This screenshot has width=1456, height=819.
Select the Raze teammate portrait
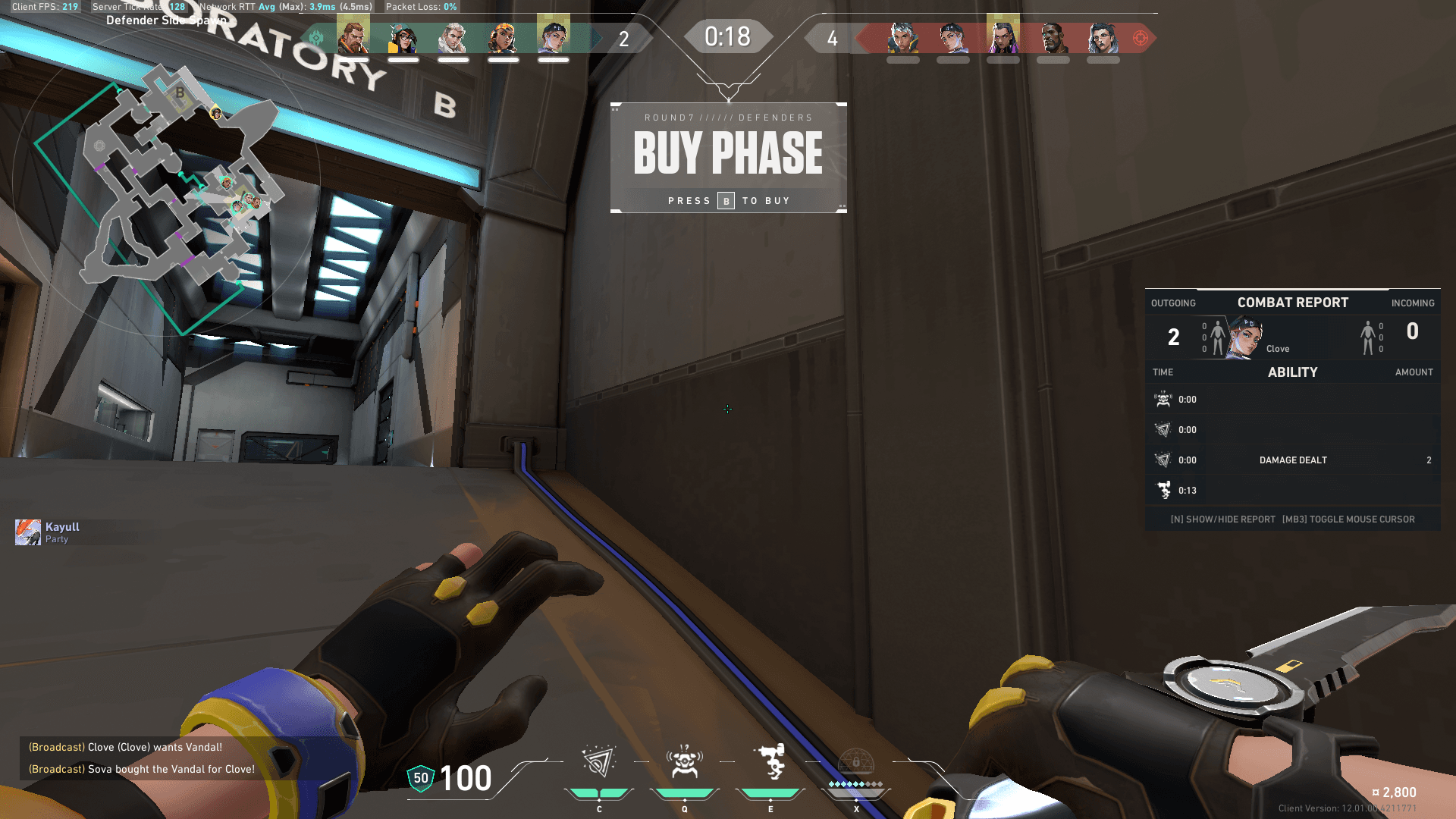(x=503, y=38)
